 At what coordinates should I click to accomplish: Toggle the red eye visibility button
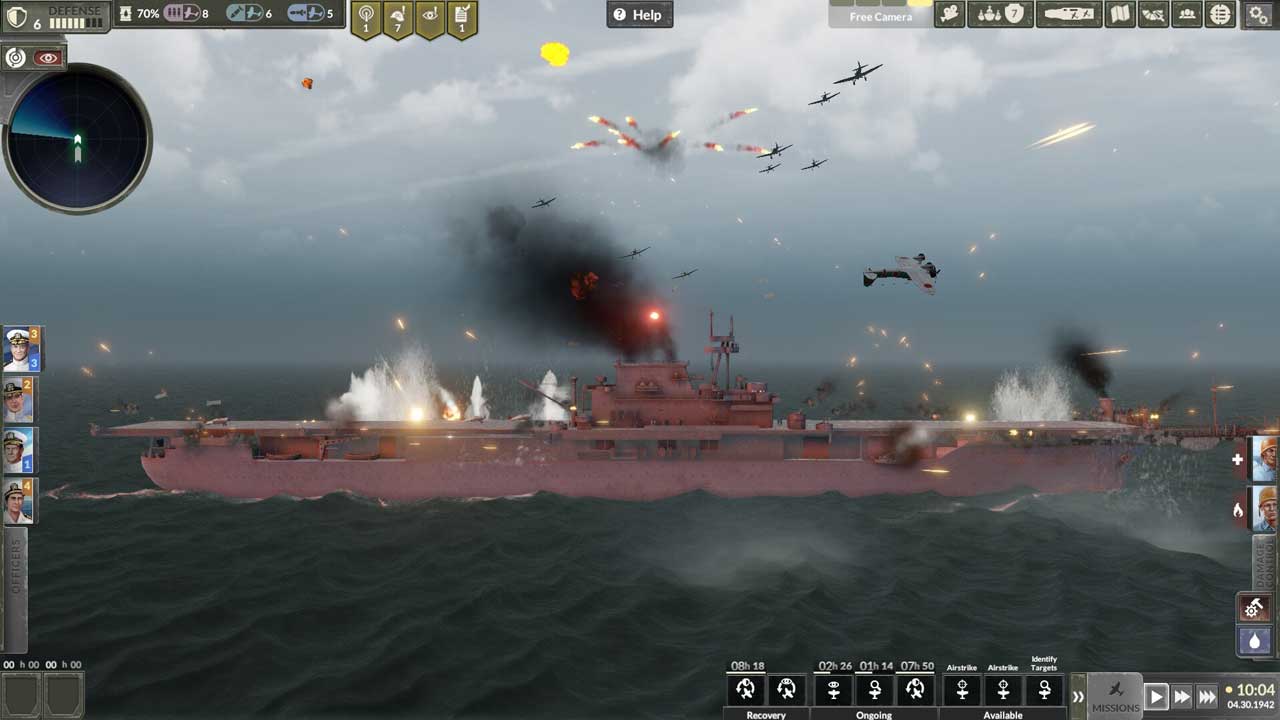coord(47,58)
